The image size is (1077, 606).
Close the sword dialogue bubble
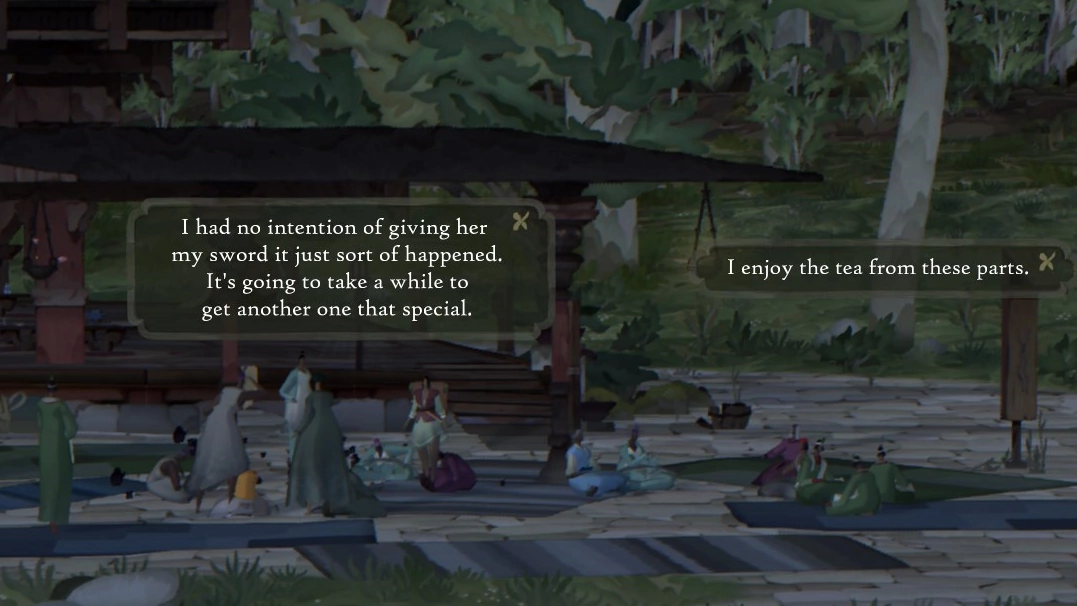coord(520,222)
